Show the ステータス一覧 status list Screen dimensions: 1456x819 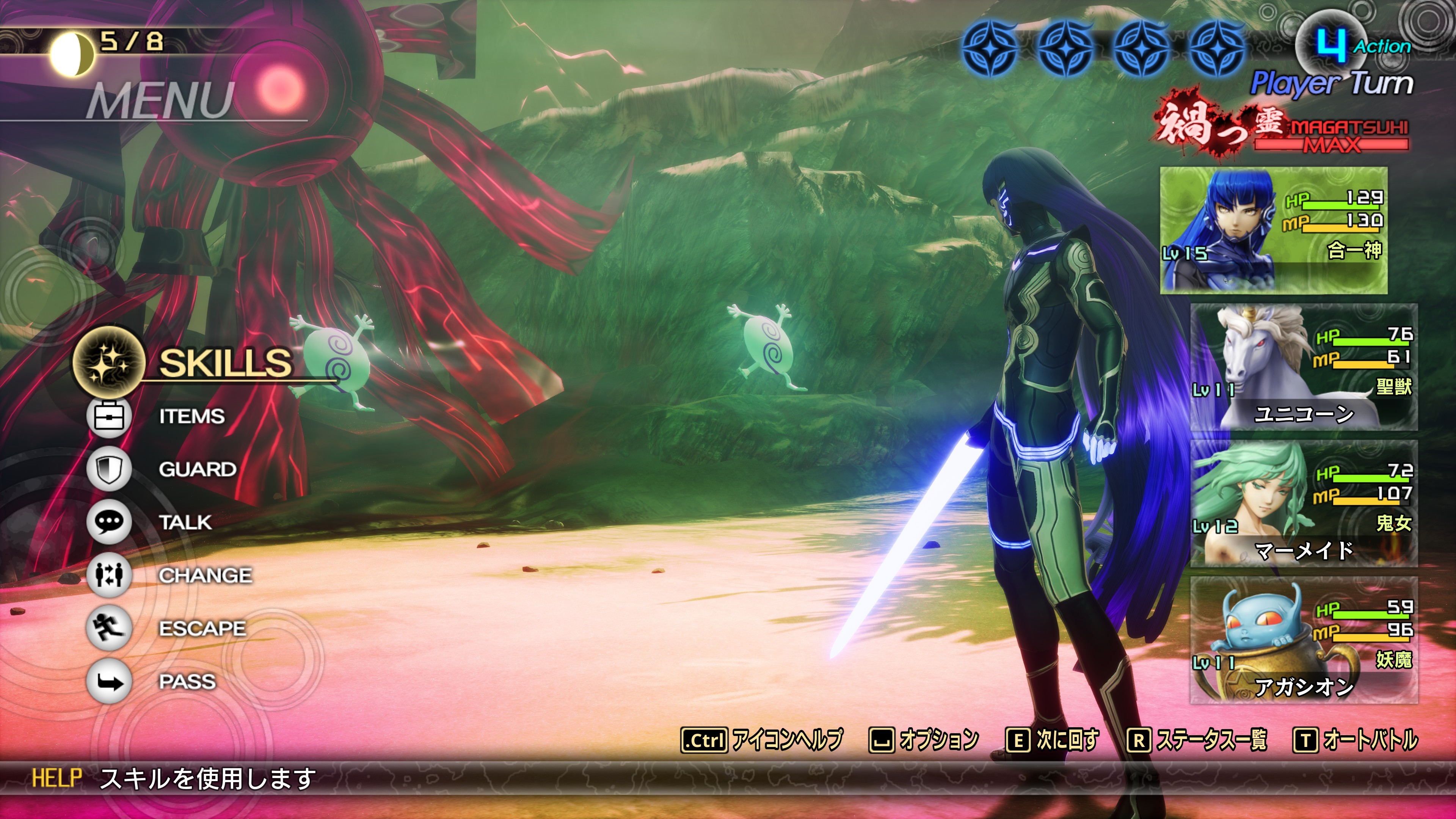pos(1197,740)
